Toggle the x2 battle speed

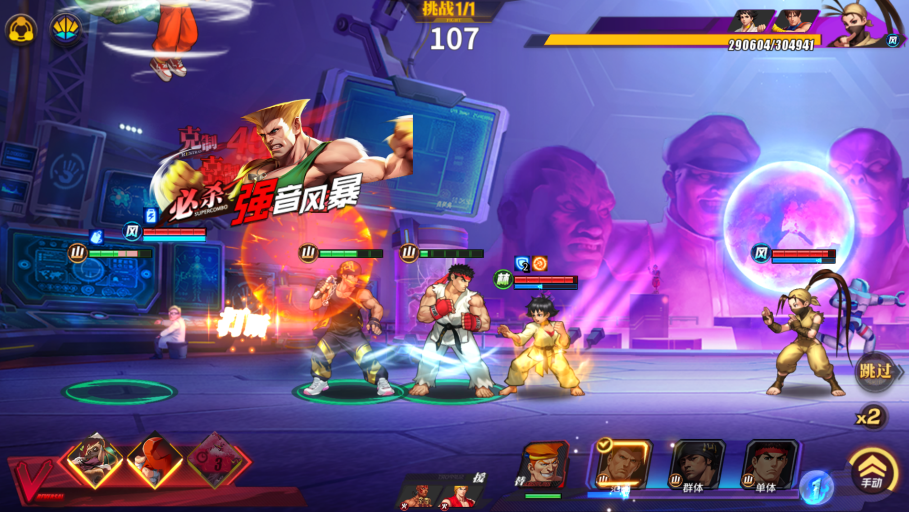coord(870,417)
